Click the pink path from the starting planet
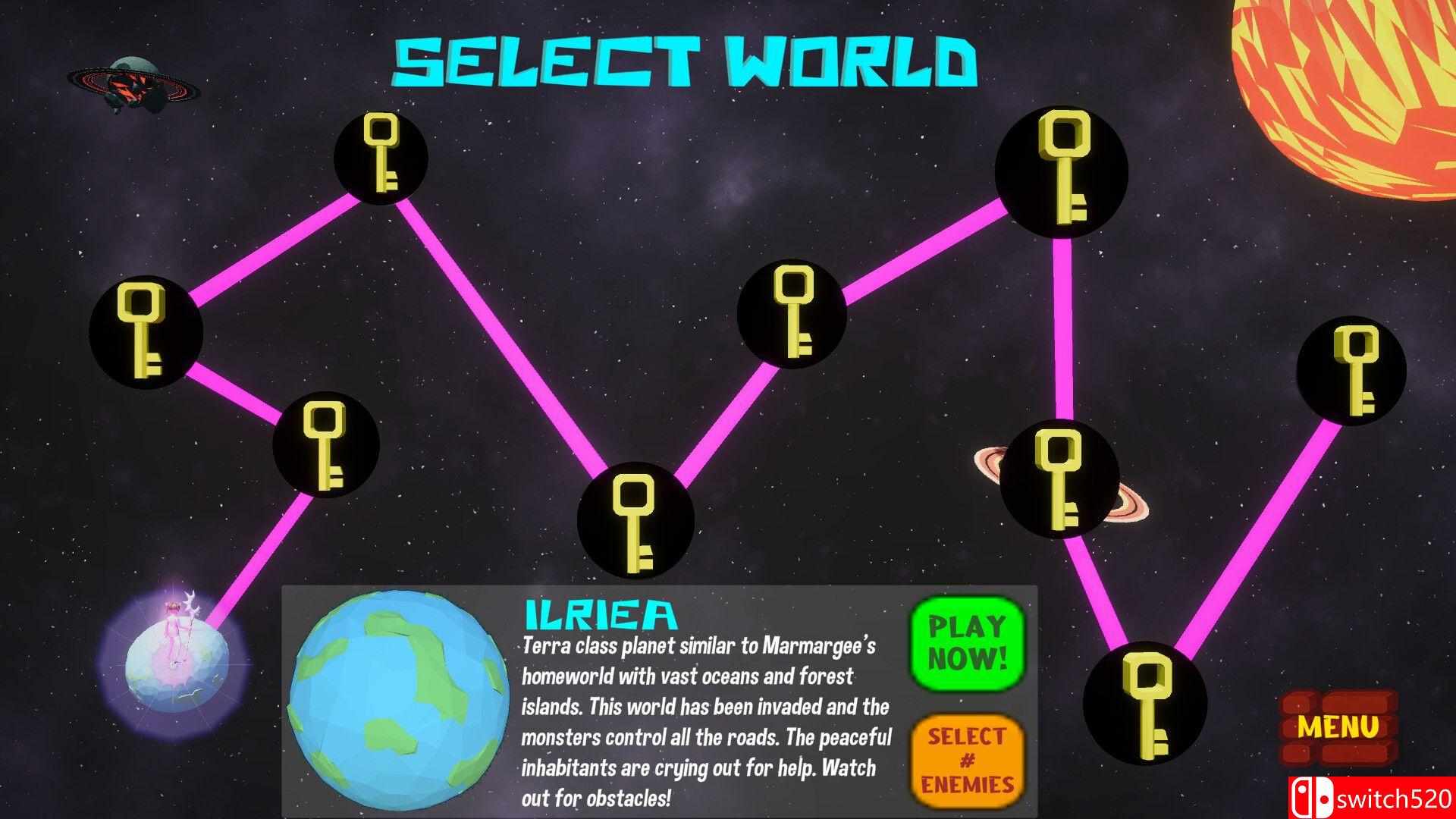 258,561
